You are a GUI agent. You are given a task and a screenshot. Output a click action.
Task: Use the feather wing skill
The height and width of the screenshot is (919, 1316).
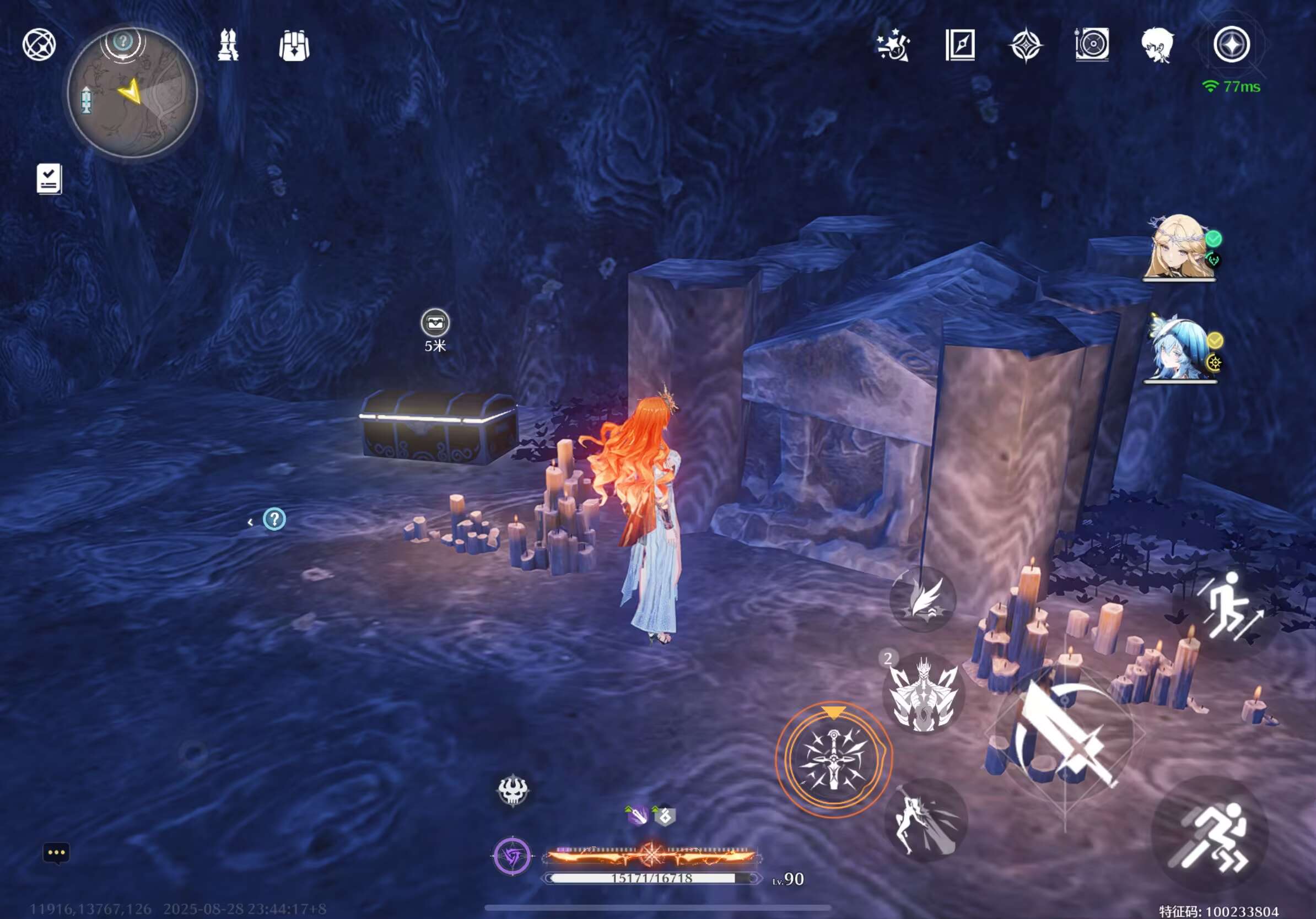[x=922, y=599]
